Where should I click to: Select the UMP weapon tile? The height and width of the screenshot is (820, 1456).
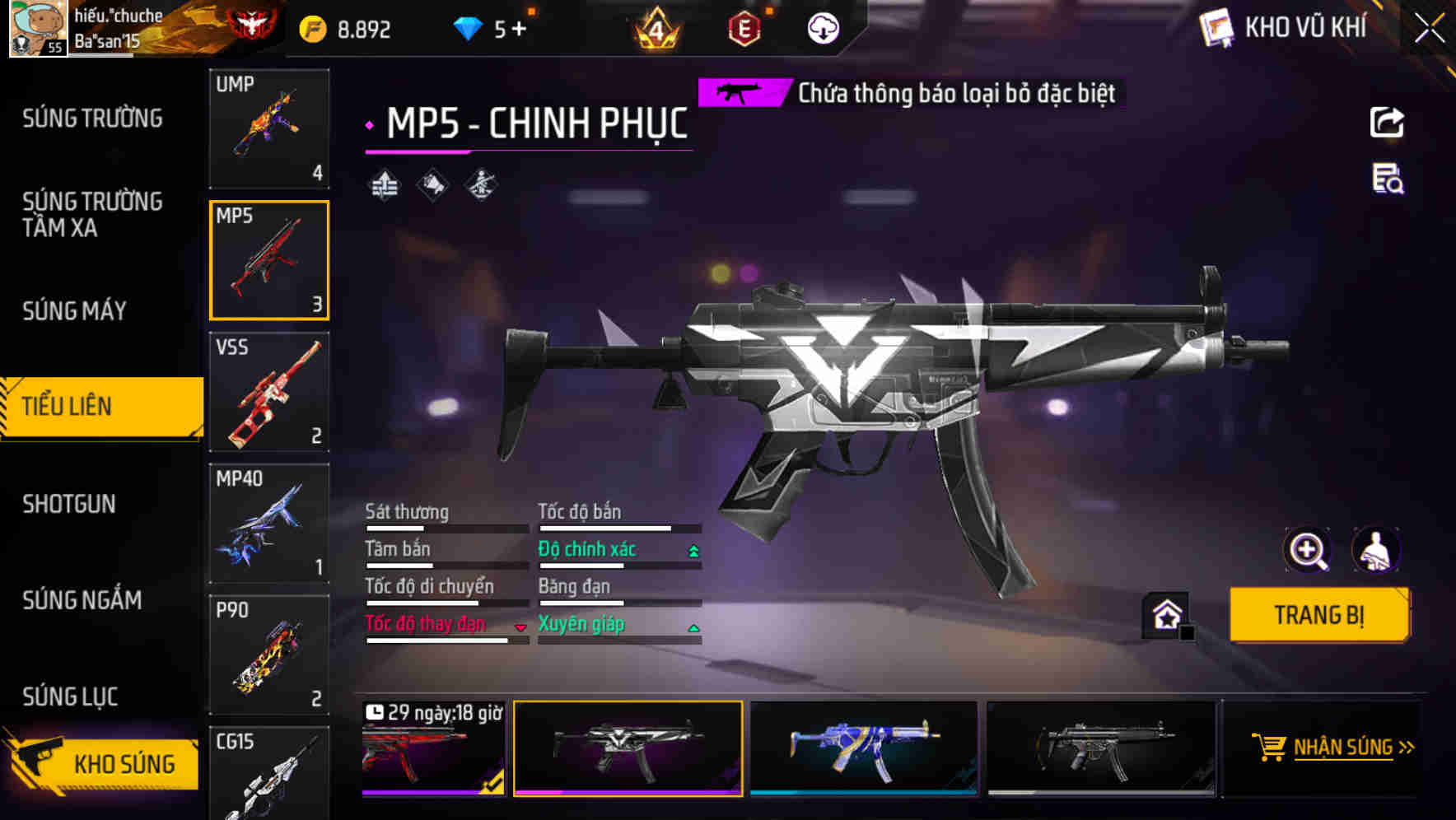pyautogui.click(x=269, y=128)
